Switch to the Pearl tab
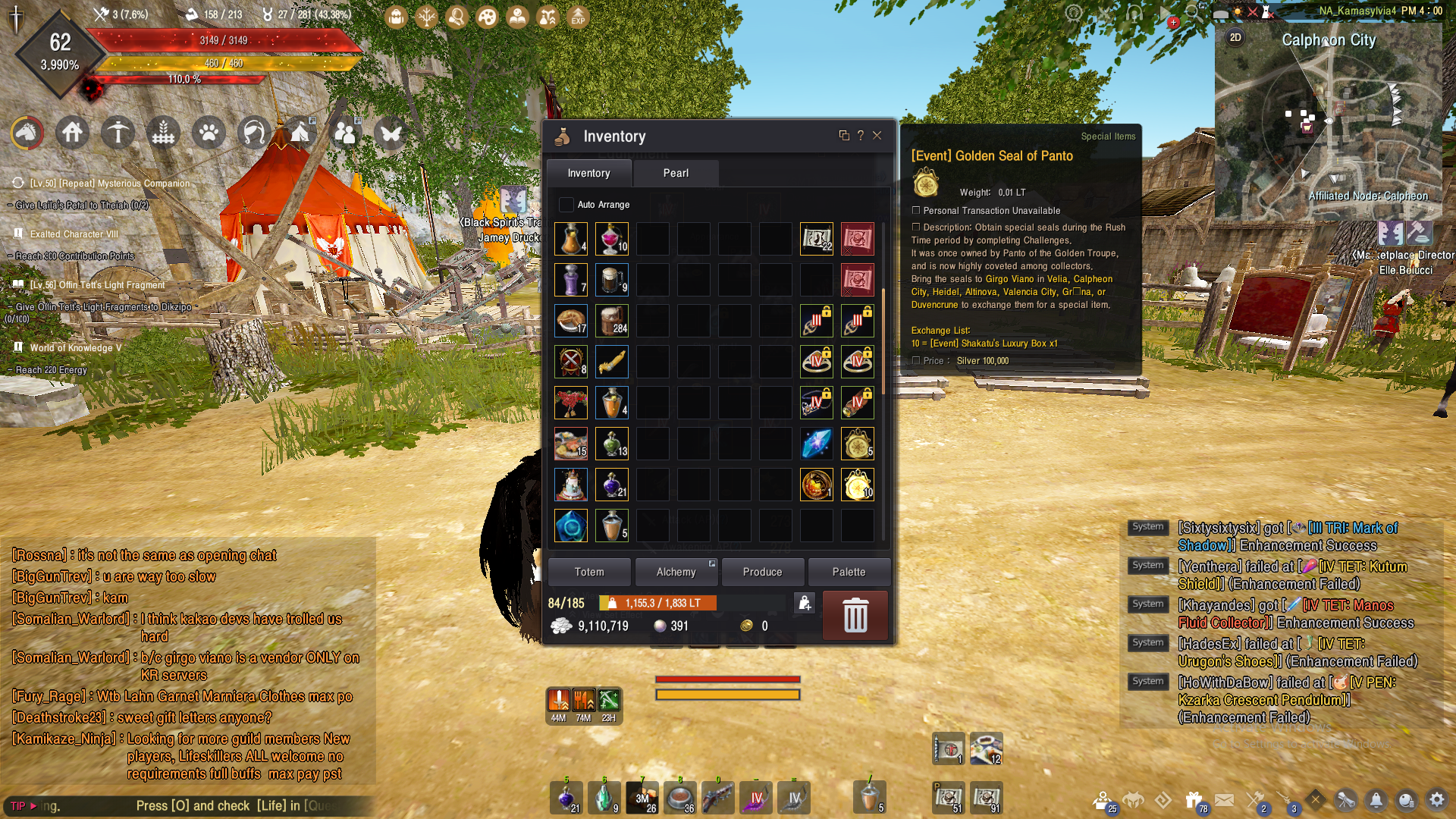Screen dimensions: 1456x819 675,173
